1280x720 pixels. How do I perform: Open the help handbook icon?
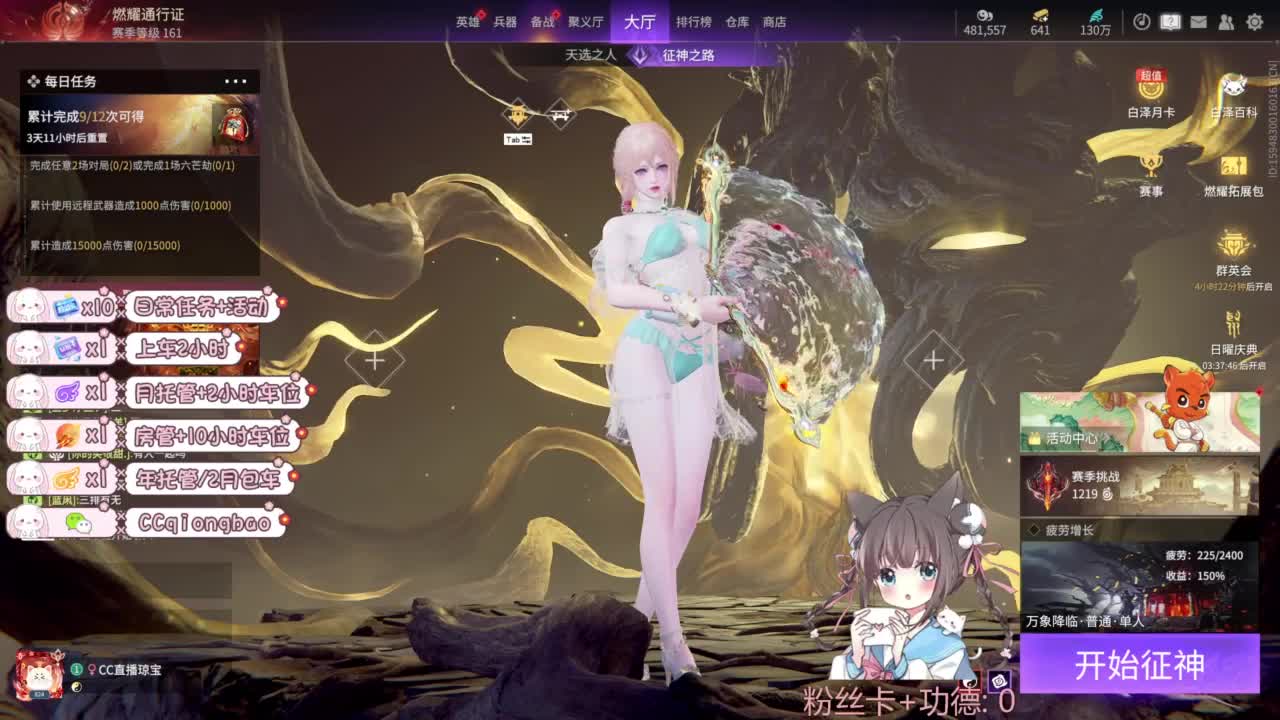click(1170, 21)
